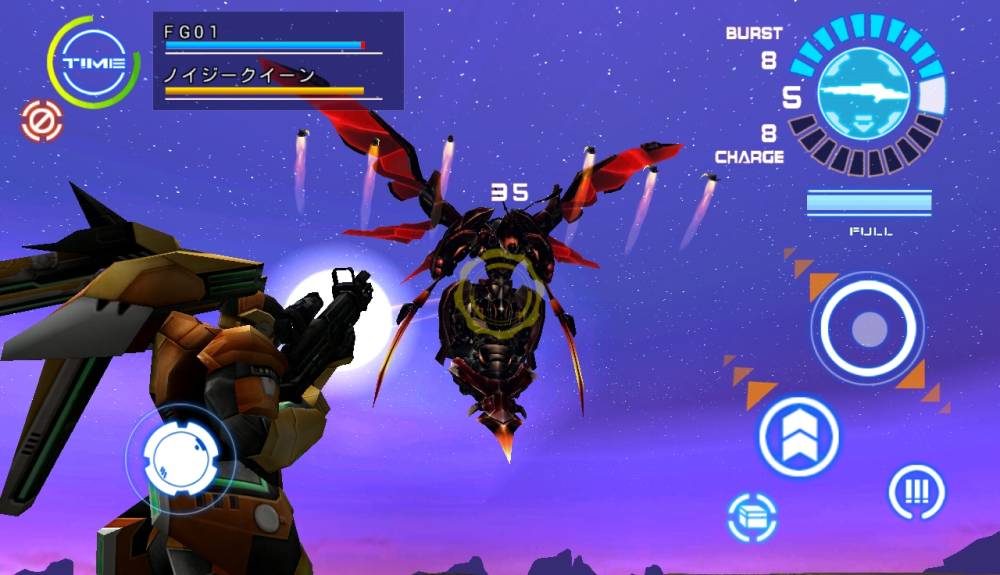Activate the circular fire button
The height and width of the screenshot is (575, 1000).
click(867, 327)
